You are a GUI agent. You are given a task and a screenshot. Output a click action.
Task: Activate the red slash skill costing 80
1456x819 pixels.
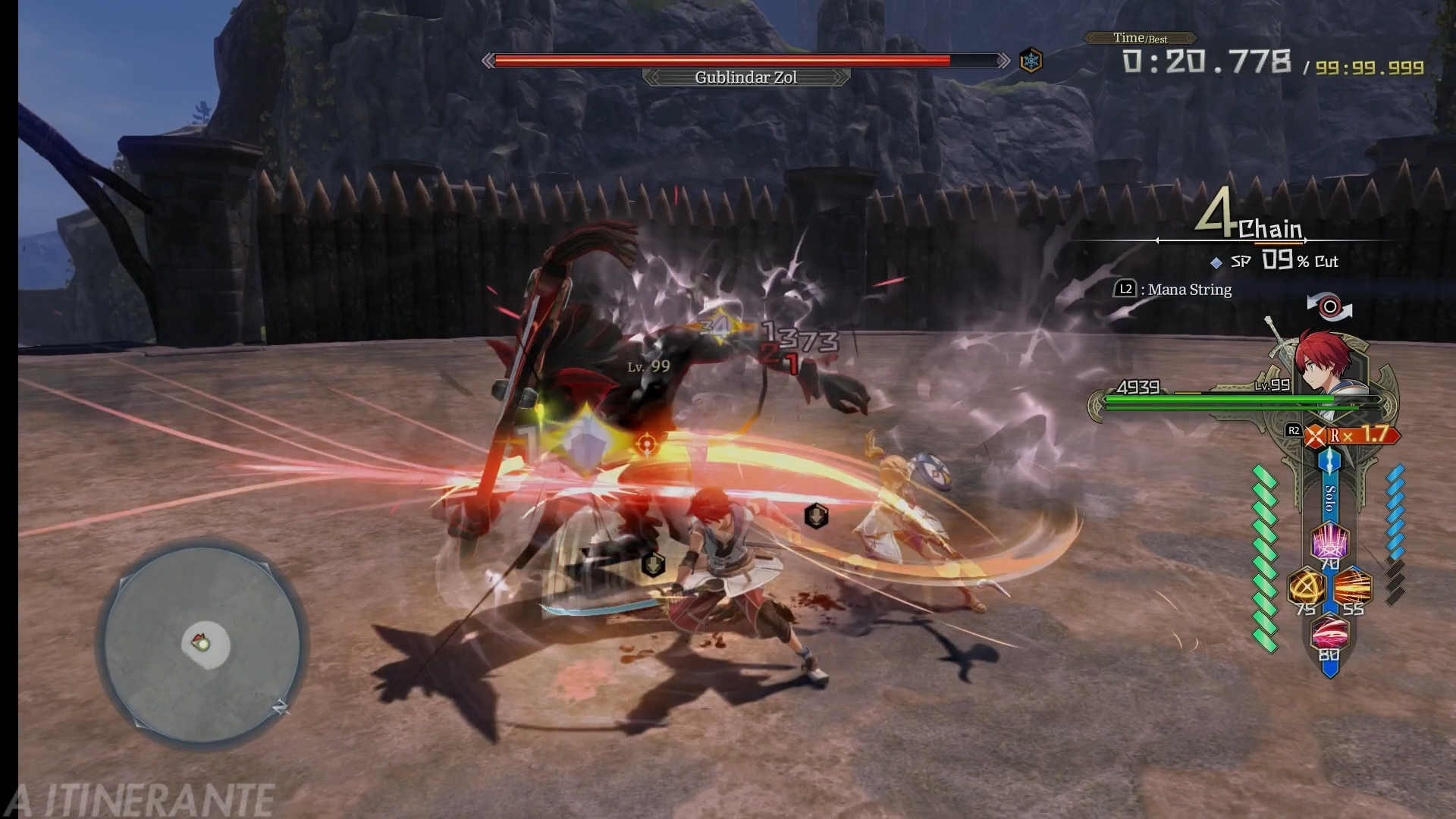click(x=1329, y=632)
